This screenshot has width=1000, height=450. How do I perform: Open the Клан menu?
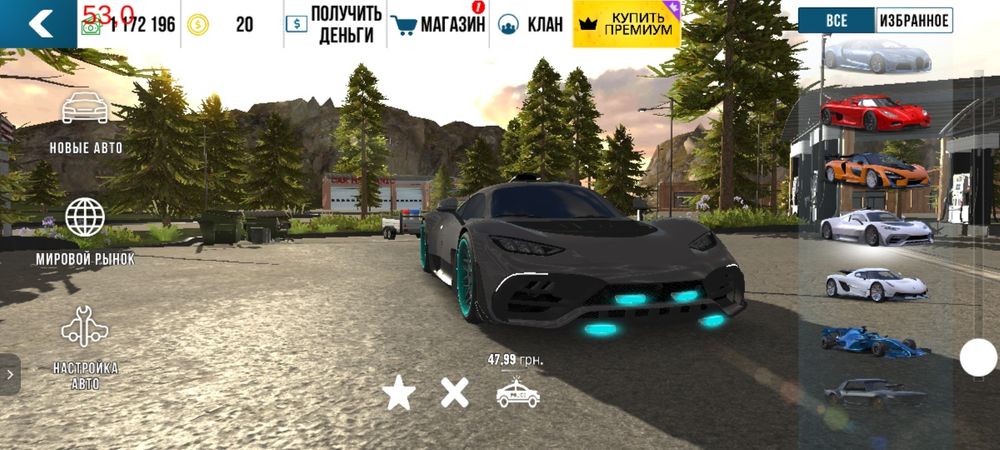click(x=530, y=24)
